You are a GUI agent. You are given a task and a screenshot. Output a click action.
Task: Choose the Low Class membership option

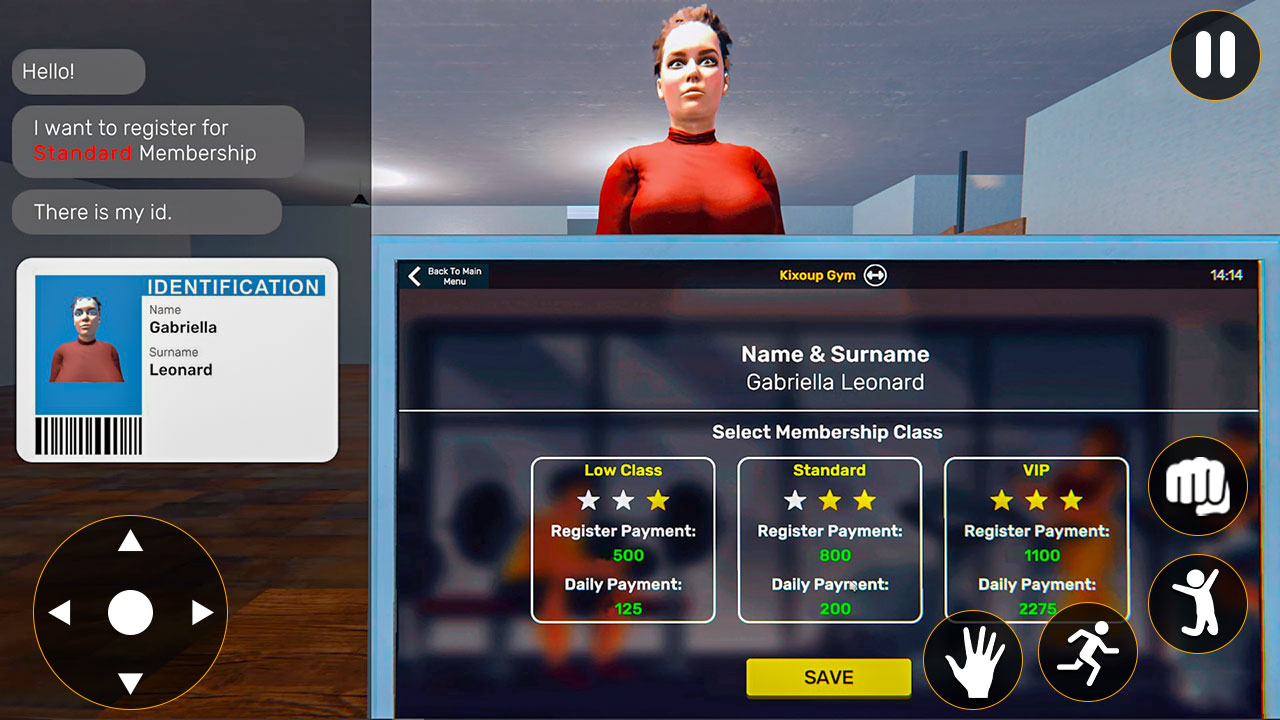622,540
